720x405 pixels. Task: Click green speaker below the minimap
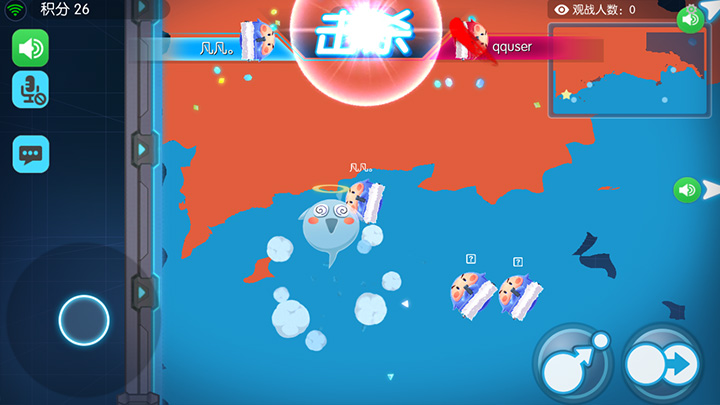coord(687,190)
